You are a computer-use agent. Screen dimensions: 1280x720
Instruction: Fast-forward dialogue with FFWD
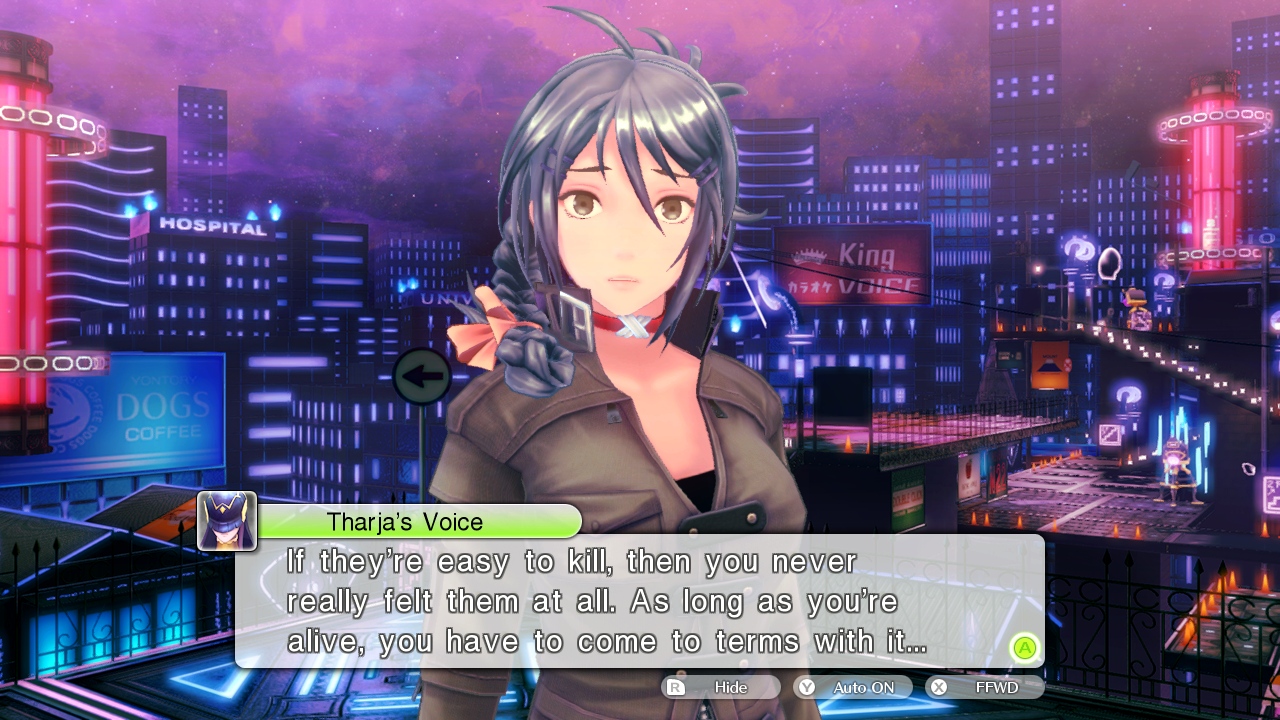[x=985, y=687]
